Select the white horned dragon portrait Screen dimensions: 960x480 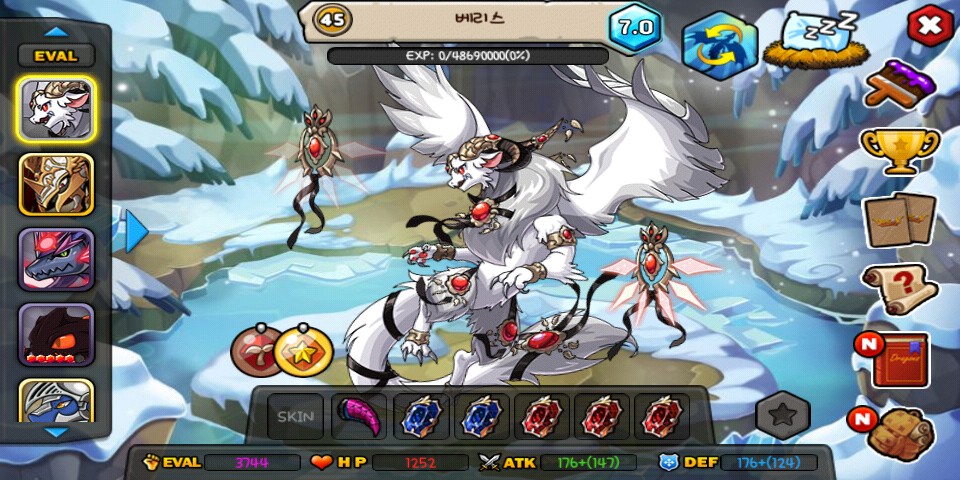(56, 109)
